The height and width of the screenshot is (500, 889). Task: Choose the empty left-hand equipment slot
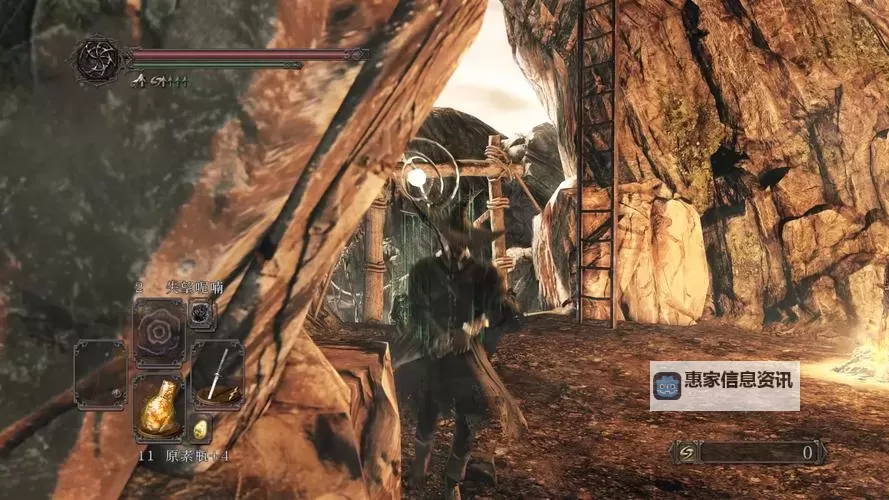100,373
